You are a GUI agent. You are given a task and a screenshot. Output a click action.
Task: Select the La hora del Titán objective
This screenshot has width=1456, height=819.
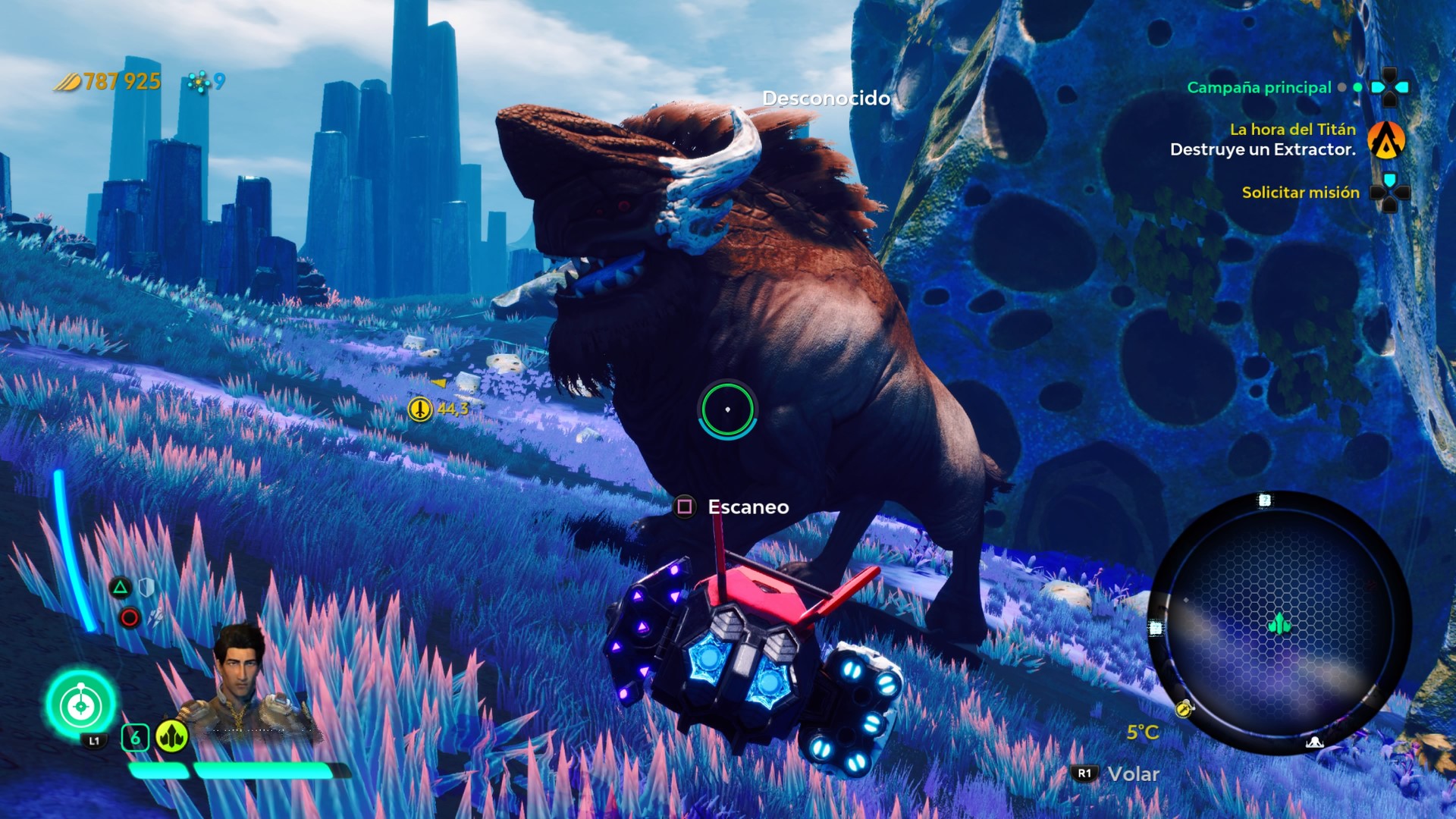click(x=1291, y=130)
